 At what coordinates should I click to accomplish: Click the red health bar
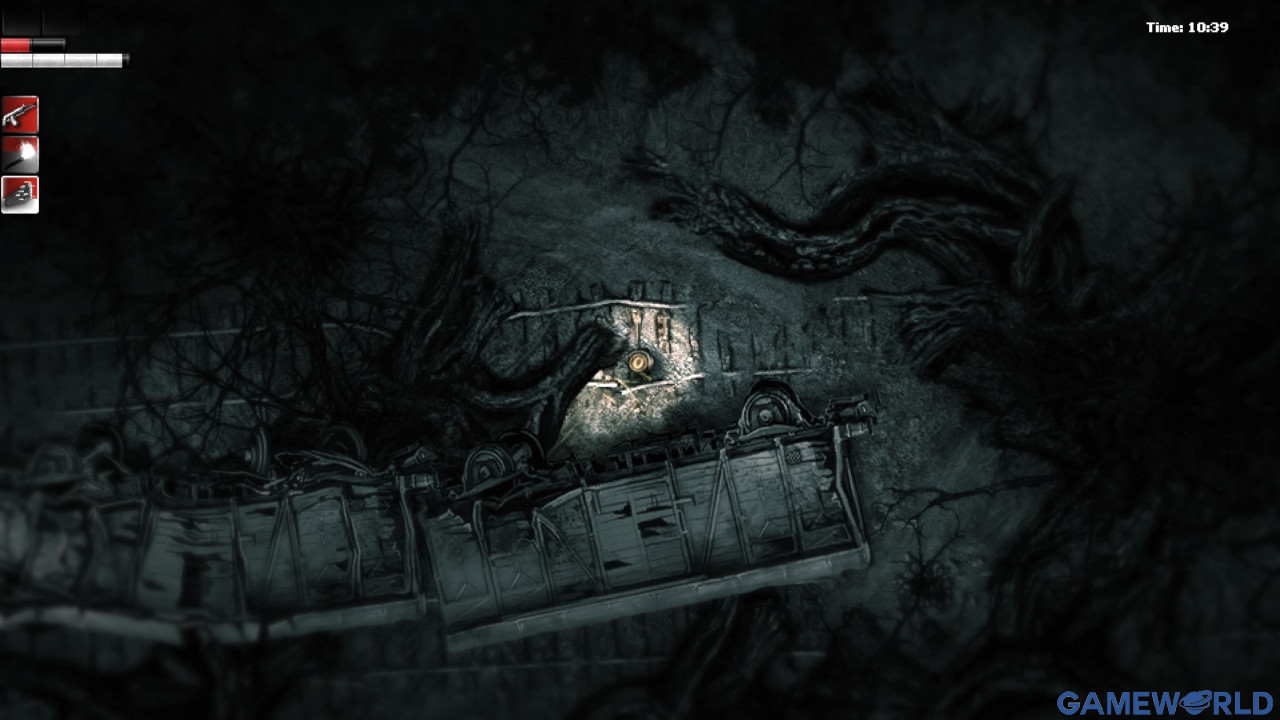tap(14, 44)
